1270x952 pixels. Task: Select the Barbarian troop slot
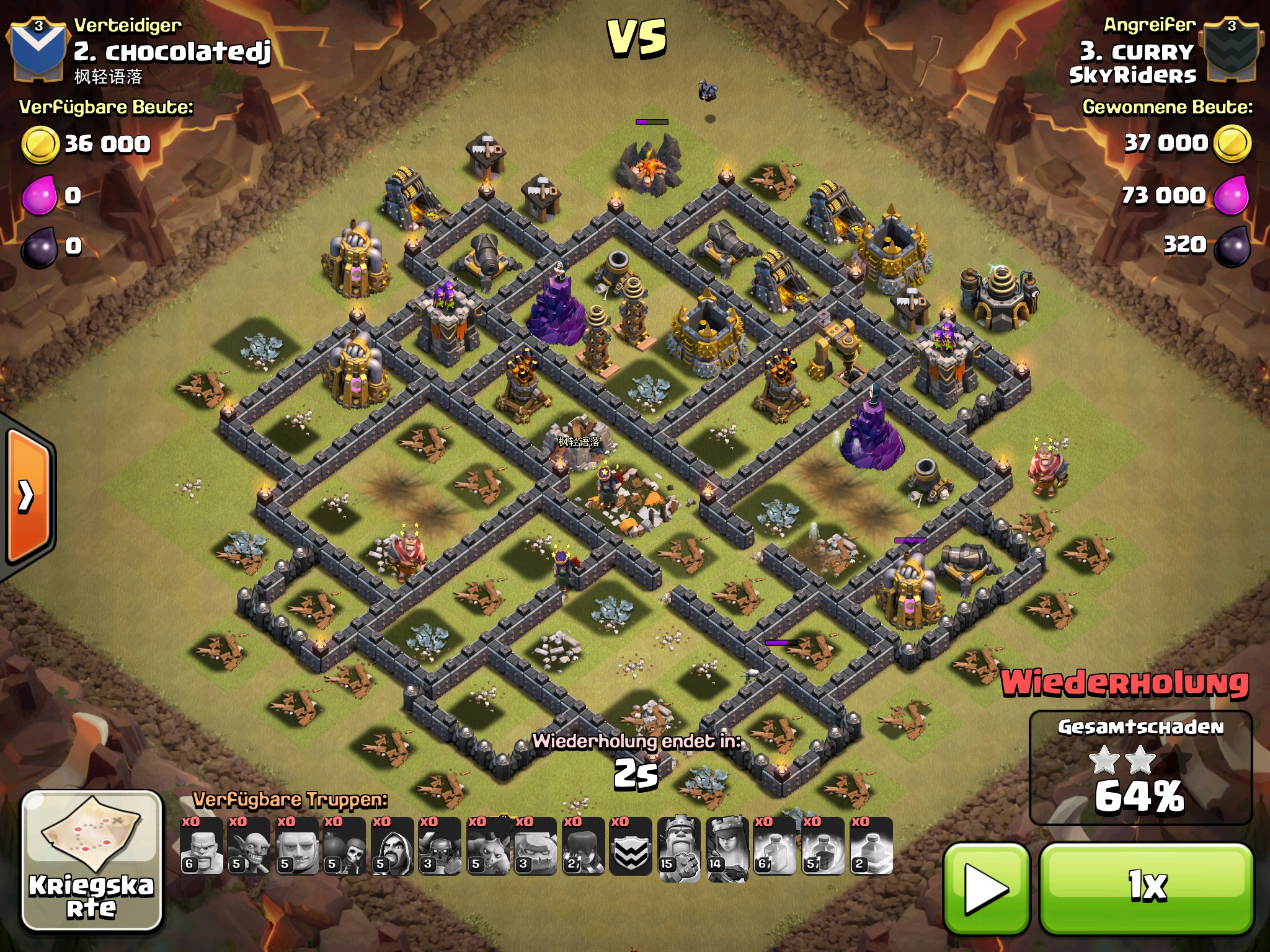coord(202,845)
